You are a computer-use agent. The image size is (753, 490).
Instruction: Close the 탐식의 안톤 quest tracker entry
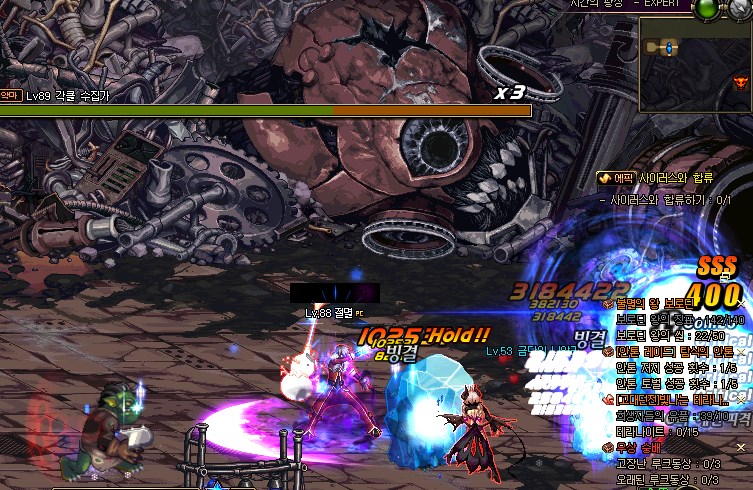coord(741,352)
